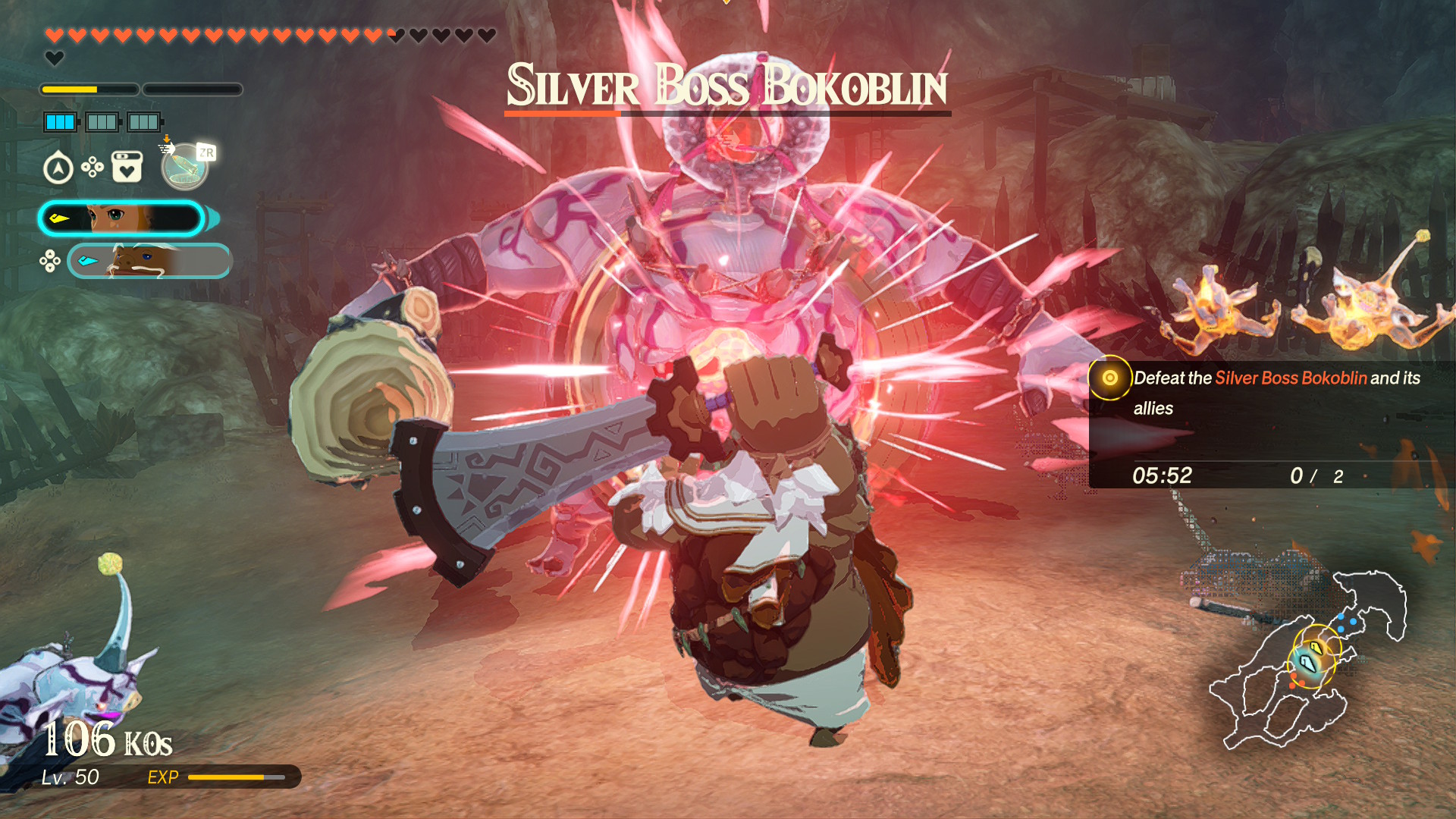Select the active Zelda character portrait
Screen dimensions: 1456x819
click(x=121, y=219)
